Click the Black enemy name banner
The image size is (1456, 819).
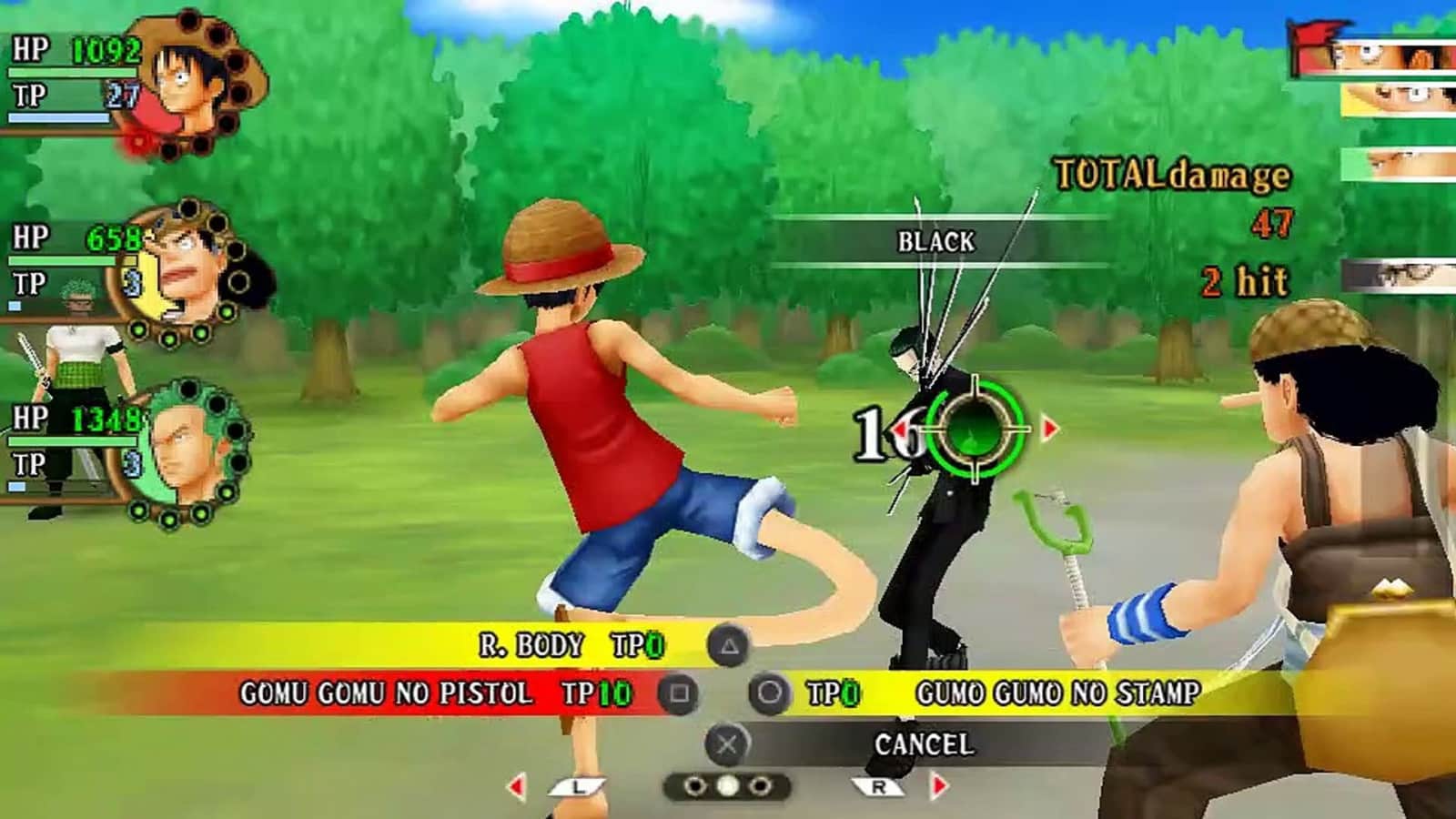coord(935,242)
